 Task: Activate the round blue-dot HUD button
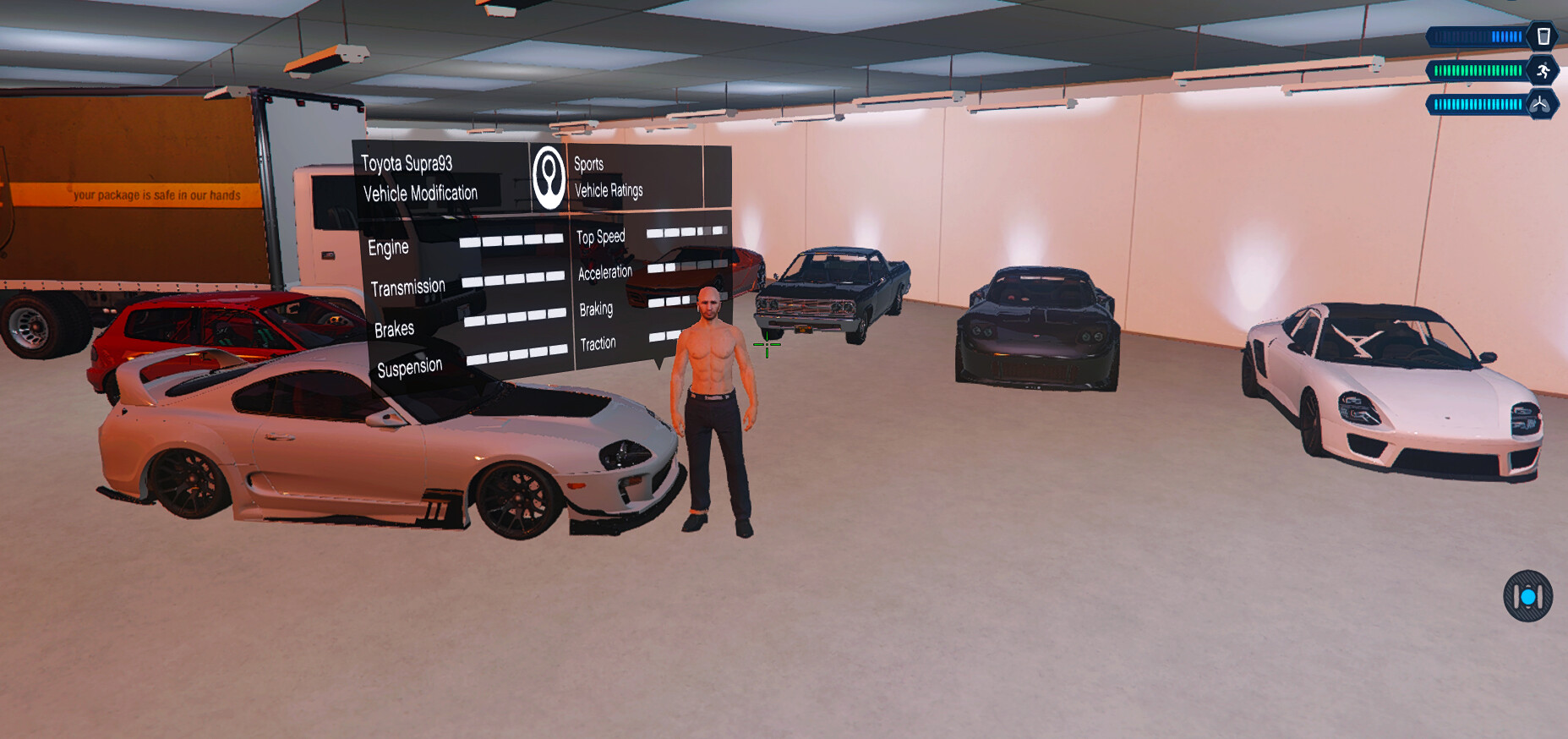click(1527, 597)
